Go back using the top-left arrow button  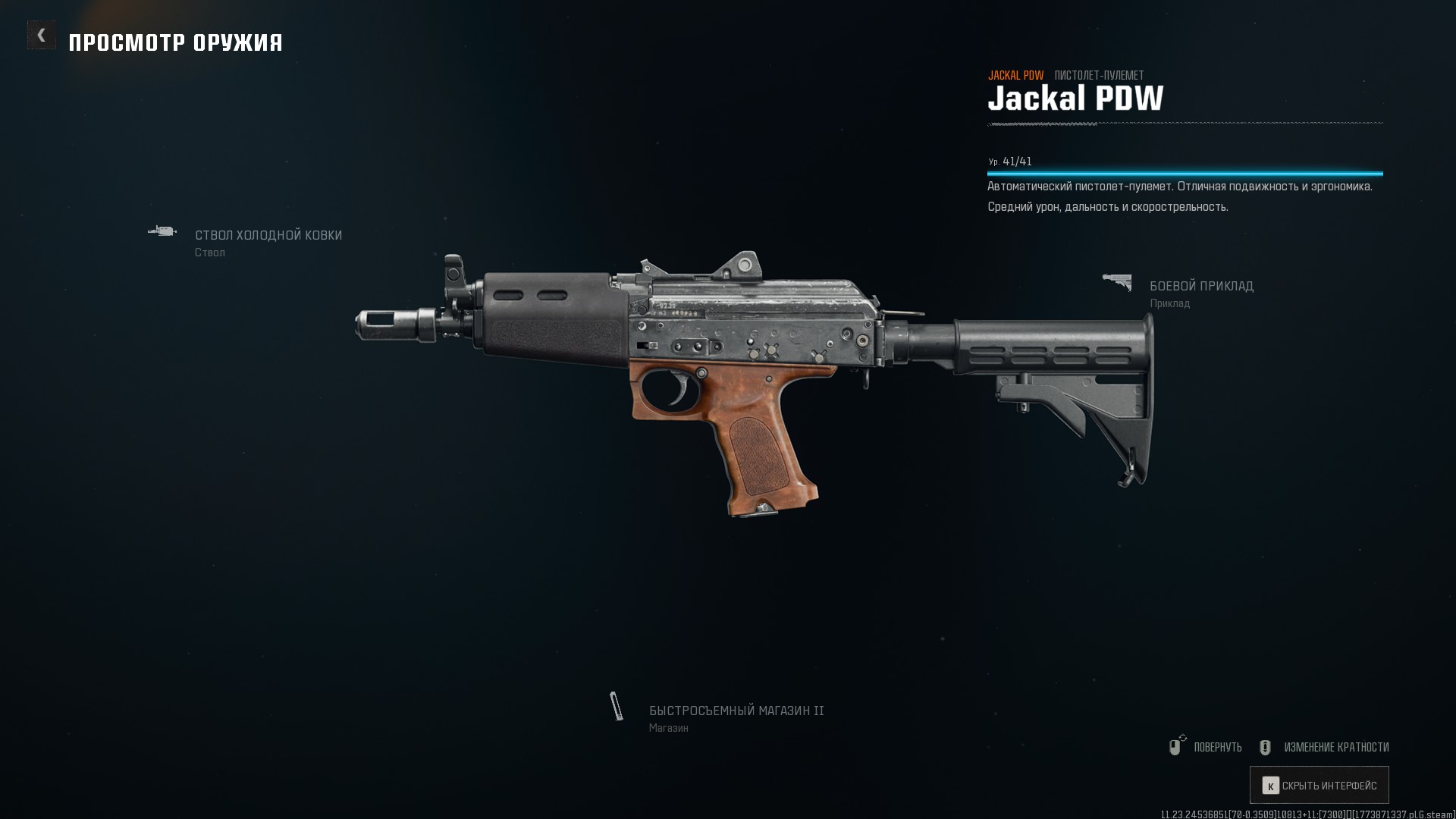42,35
